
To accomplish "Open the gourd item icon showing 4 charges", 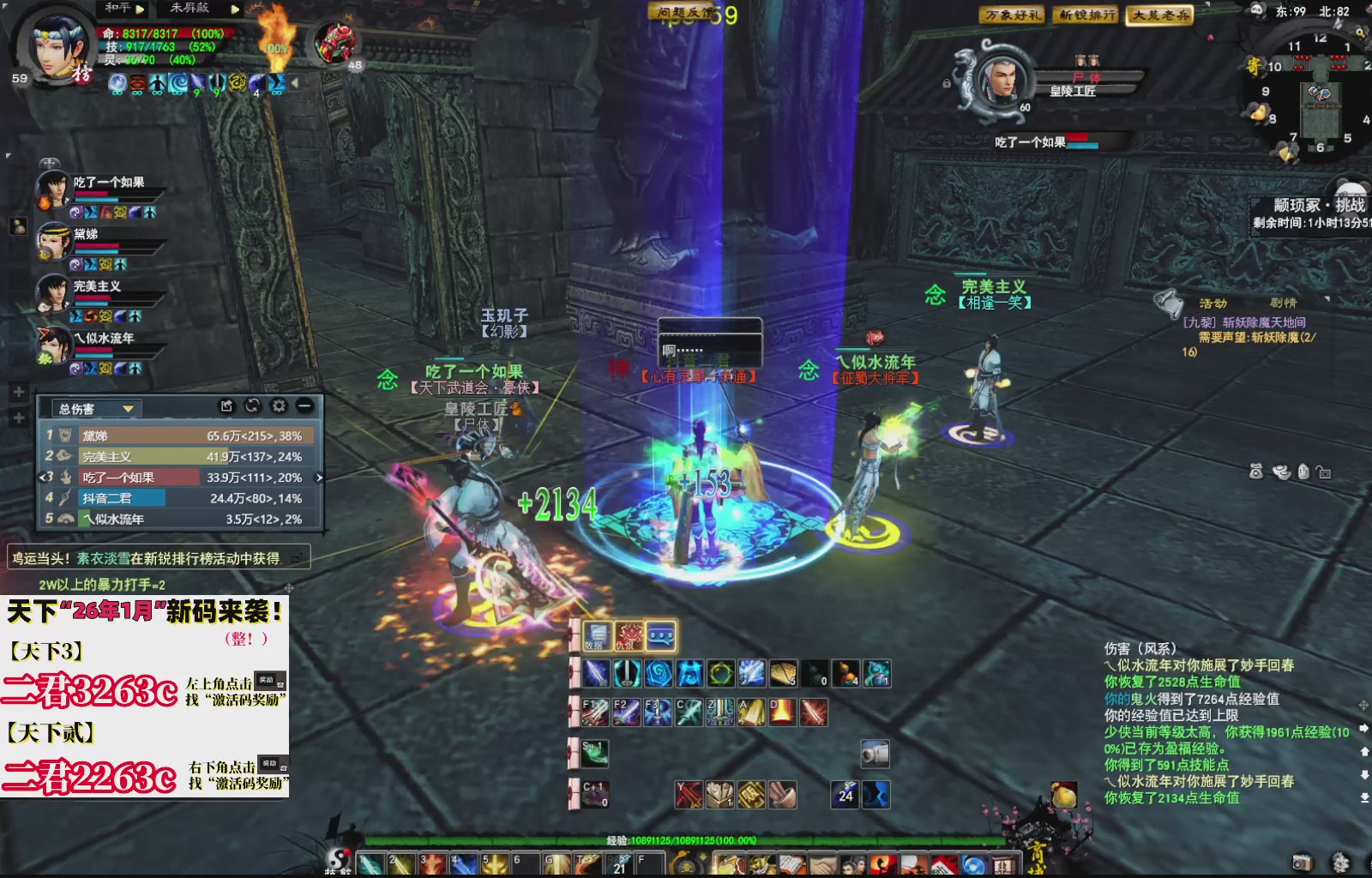I will 845,673.
